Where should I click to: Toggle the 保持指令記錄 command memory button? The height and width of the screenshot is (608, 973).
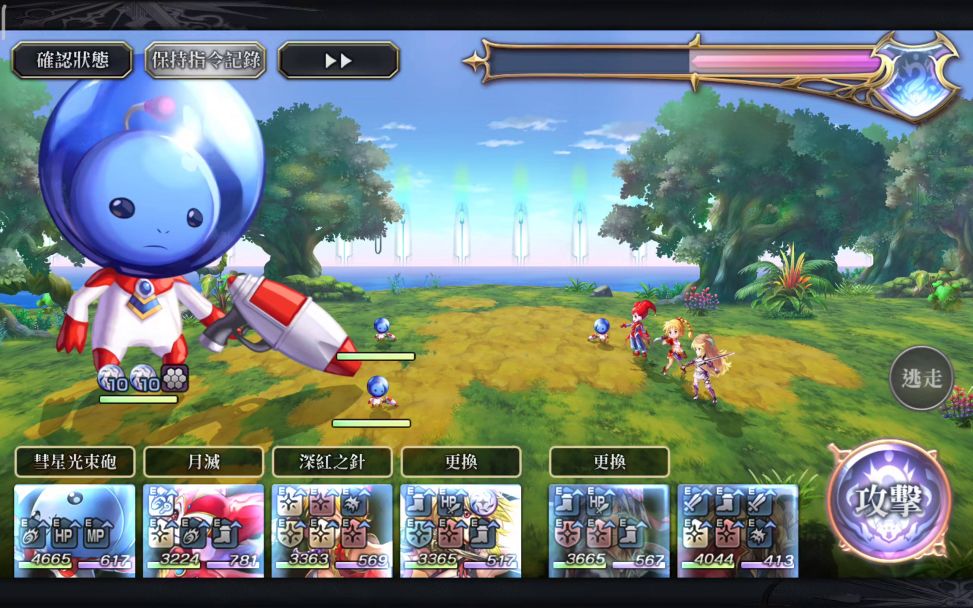205,60
